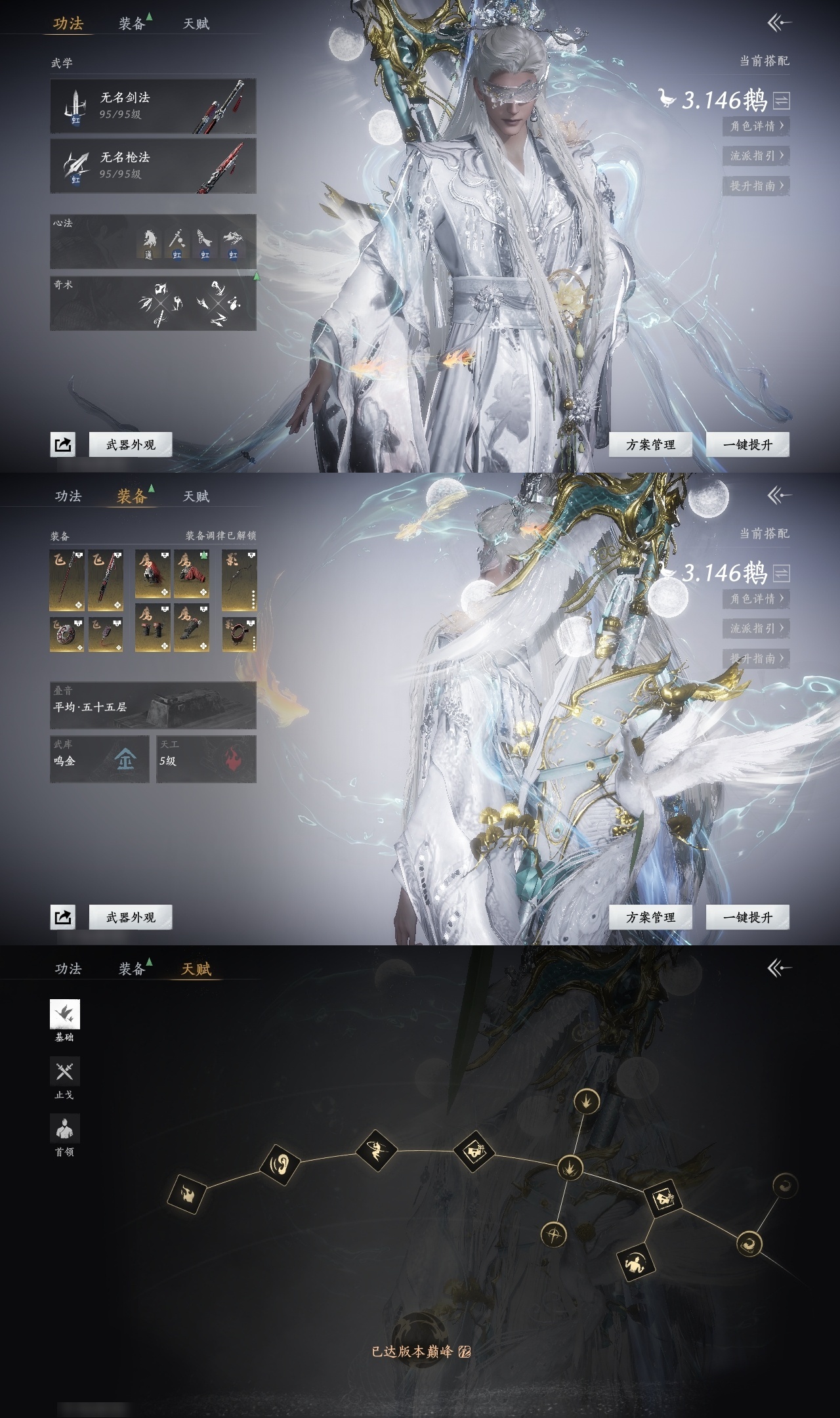The height and width of the screenshot is (1418, 840).
Task: Select the red helmet equipment slot
Action: 152,574
